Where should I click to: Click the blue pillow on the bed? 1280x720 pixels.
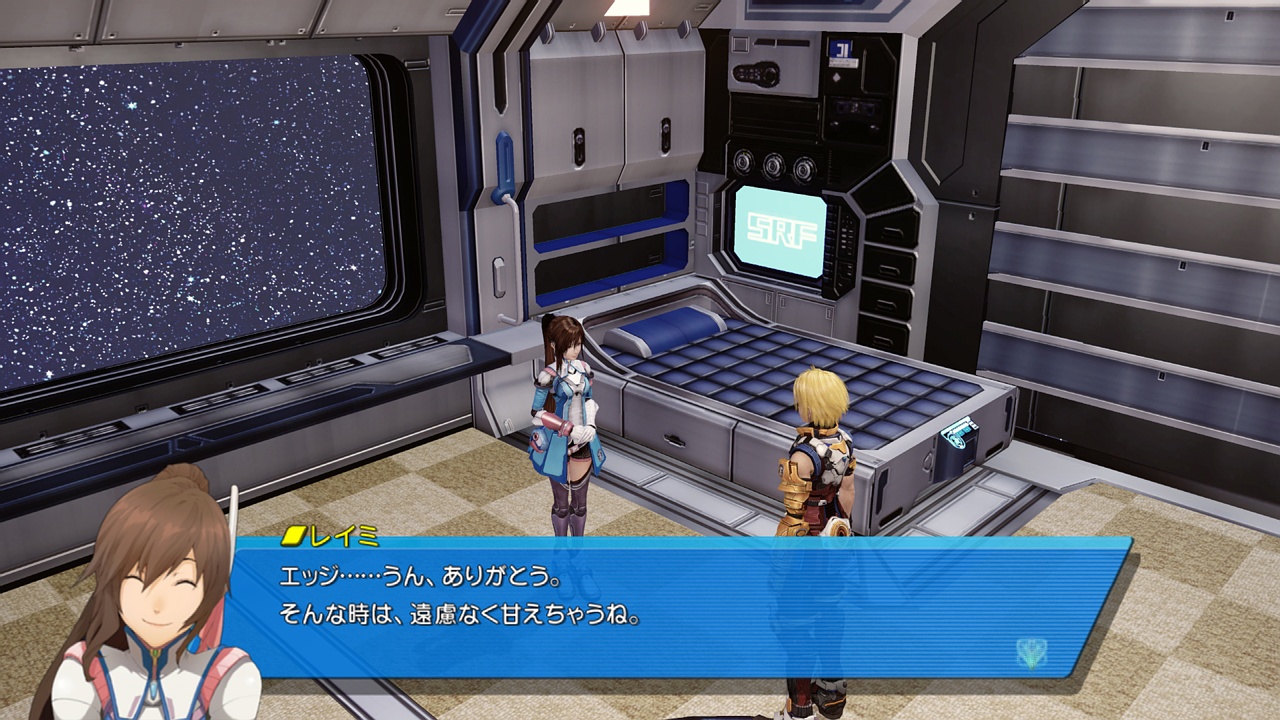668,330
